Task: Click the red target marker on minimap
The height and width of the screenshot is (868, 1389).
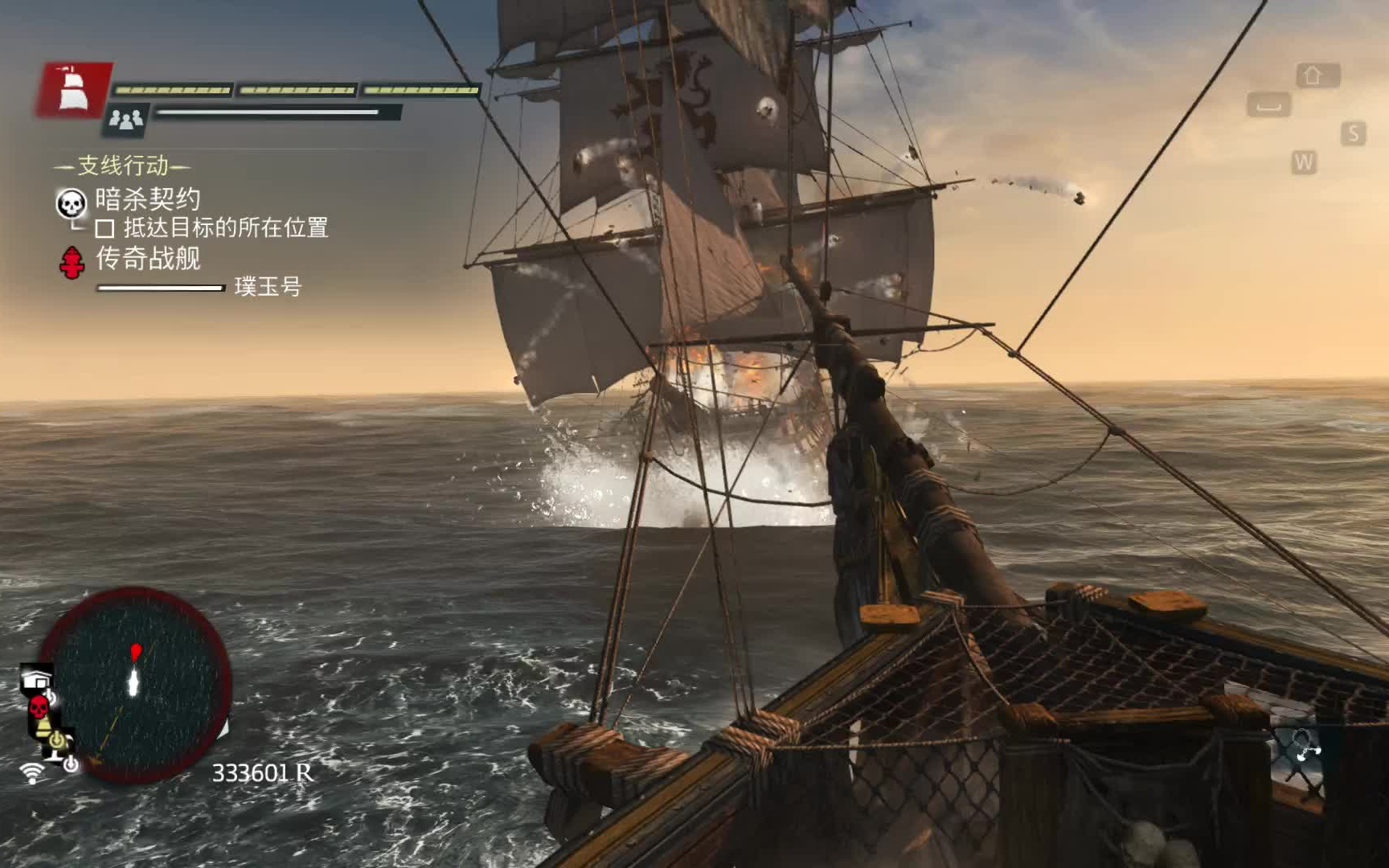Action: [136, 649]
